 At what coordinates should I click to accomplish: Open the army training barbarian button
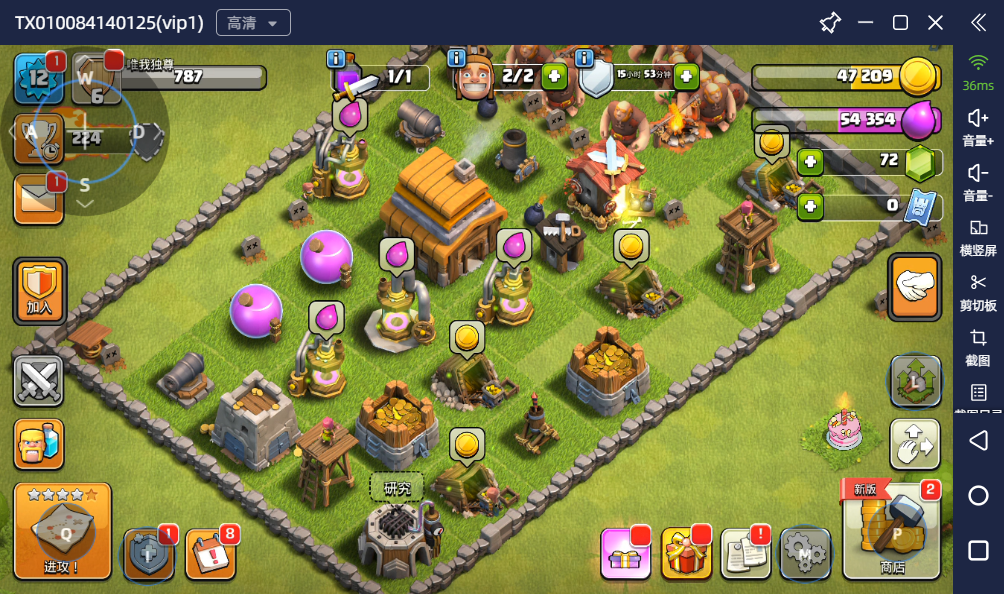coord(39,444)
